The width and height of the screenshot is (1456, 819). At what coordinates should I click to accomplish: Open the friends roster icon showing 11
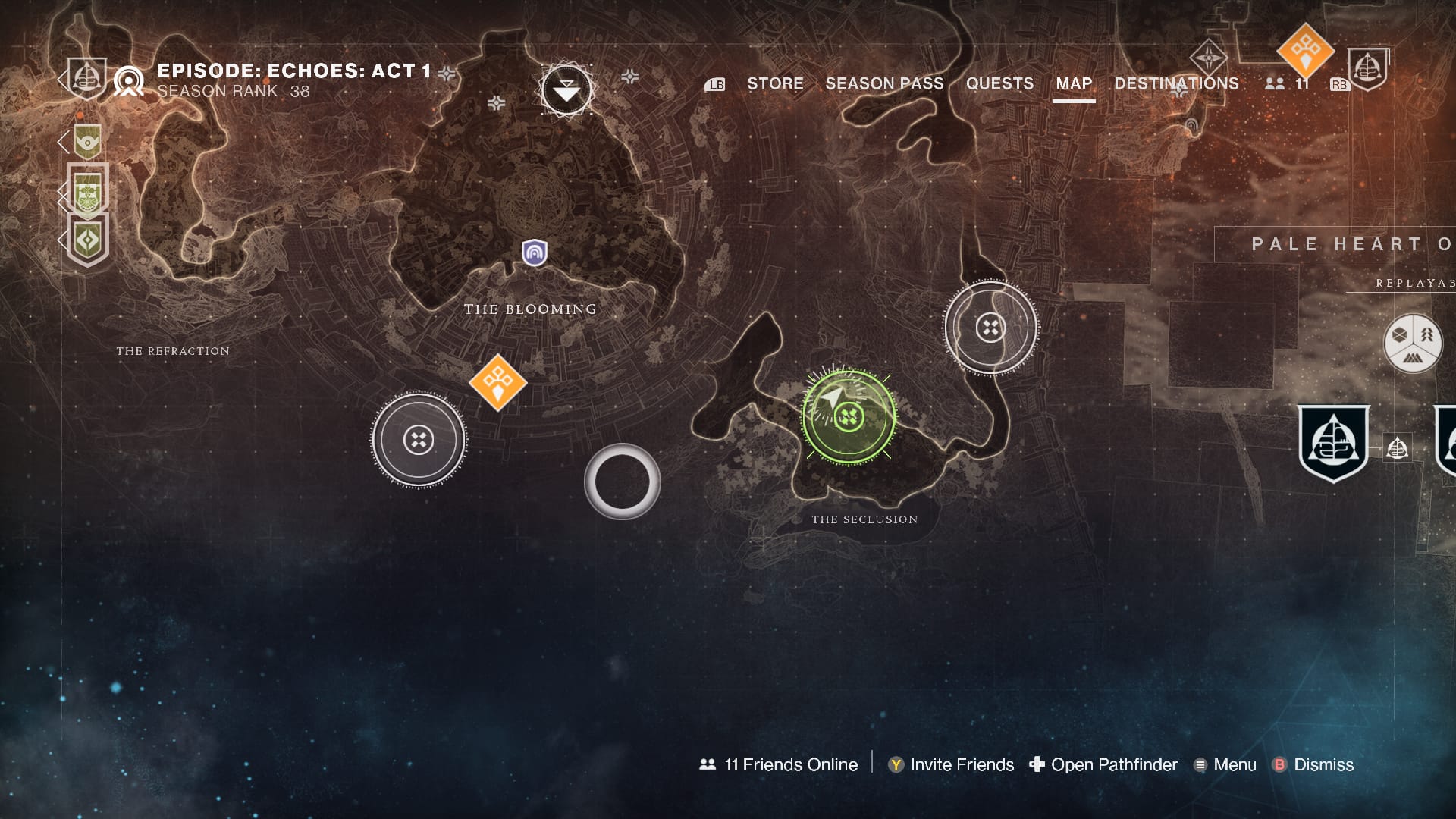pos(1286,83)
